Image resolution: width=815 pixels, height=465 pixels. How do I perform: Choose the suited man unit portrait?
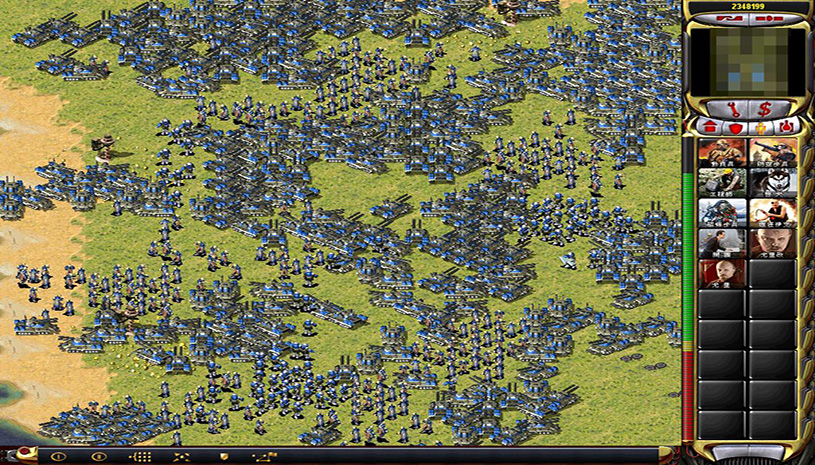coord(723,244)
